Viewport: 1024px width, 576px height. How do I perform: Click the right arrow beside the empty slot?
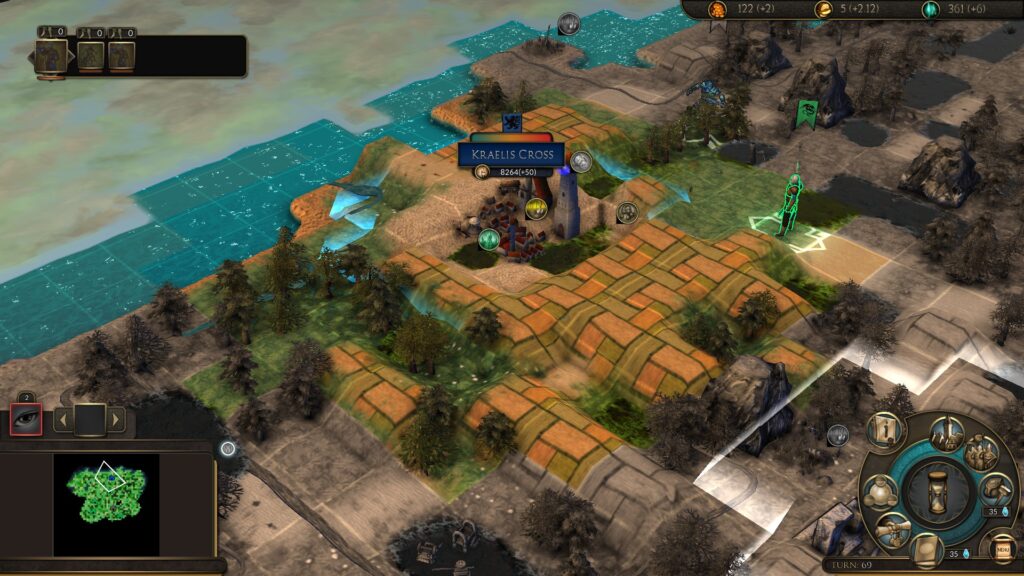point(116,419)
